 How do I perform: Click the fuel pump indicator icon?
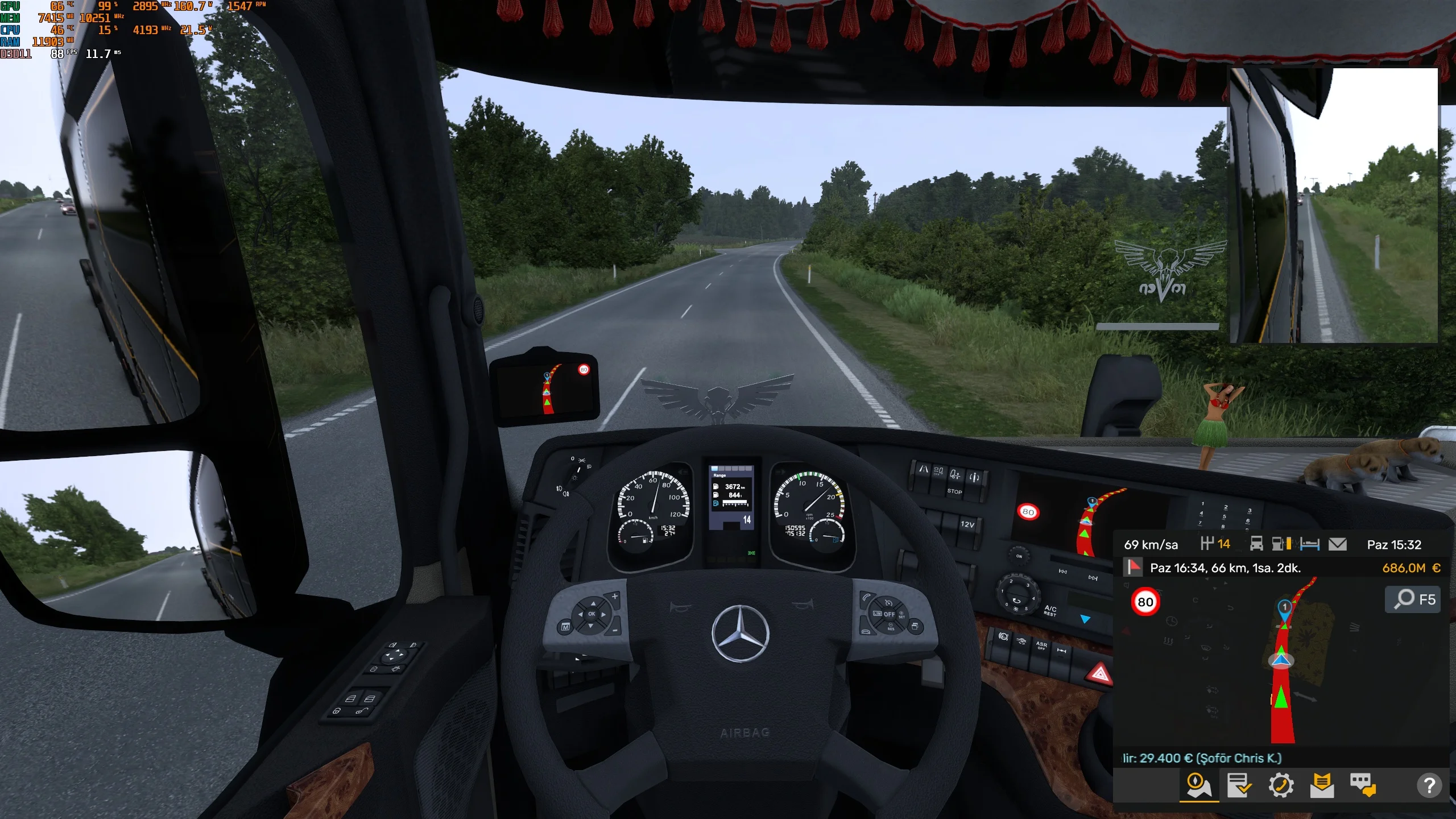point(1281,544)
